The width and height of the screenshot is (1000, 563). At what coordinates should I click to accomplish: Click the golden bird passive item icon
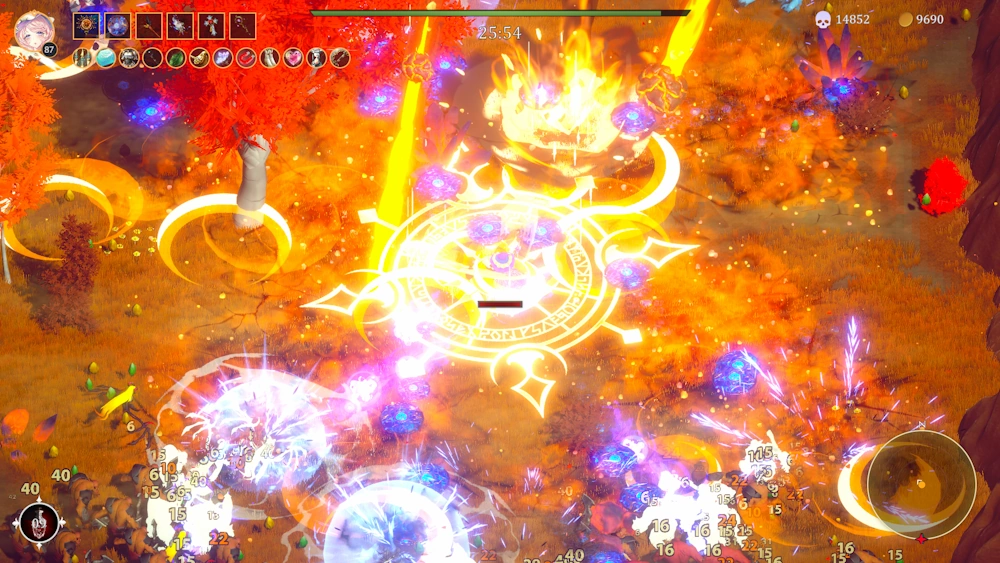pos(199,58)
